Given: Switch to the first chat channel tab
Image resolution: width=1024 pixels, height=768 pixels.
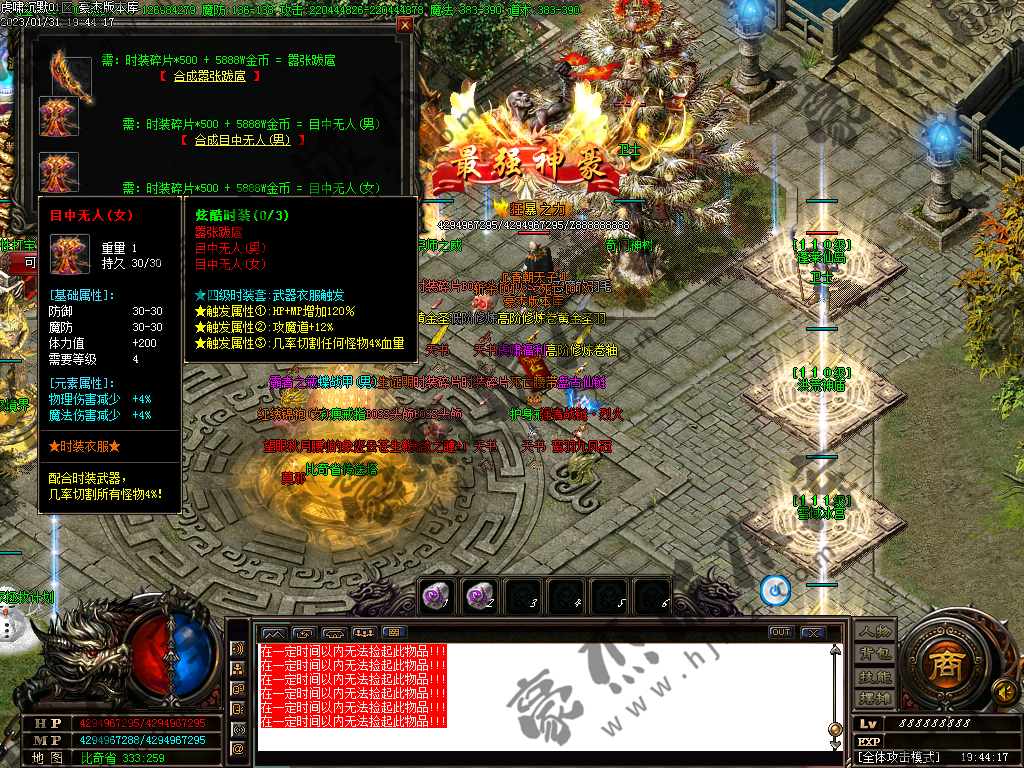Looking at the screenshot, I should (273, 632).
